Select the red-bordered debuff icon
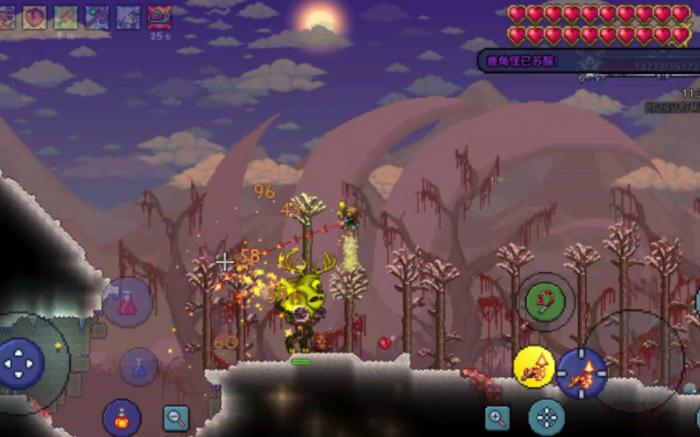 click(x=159, y=16)
